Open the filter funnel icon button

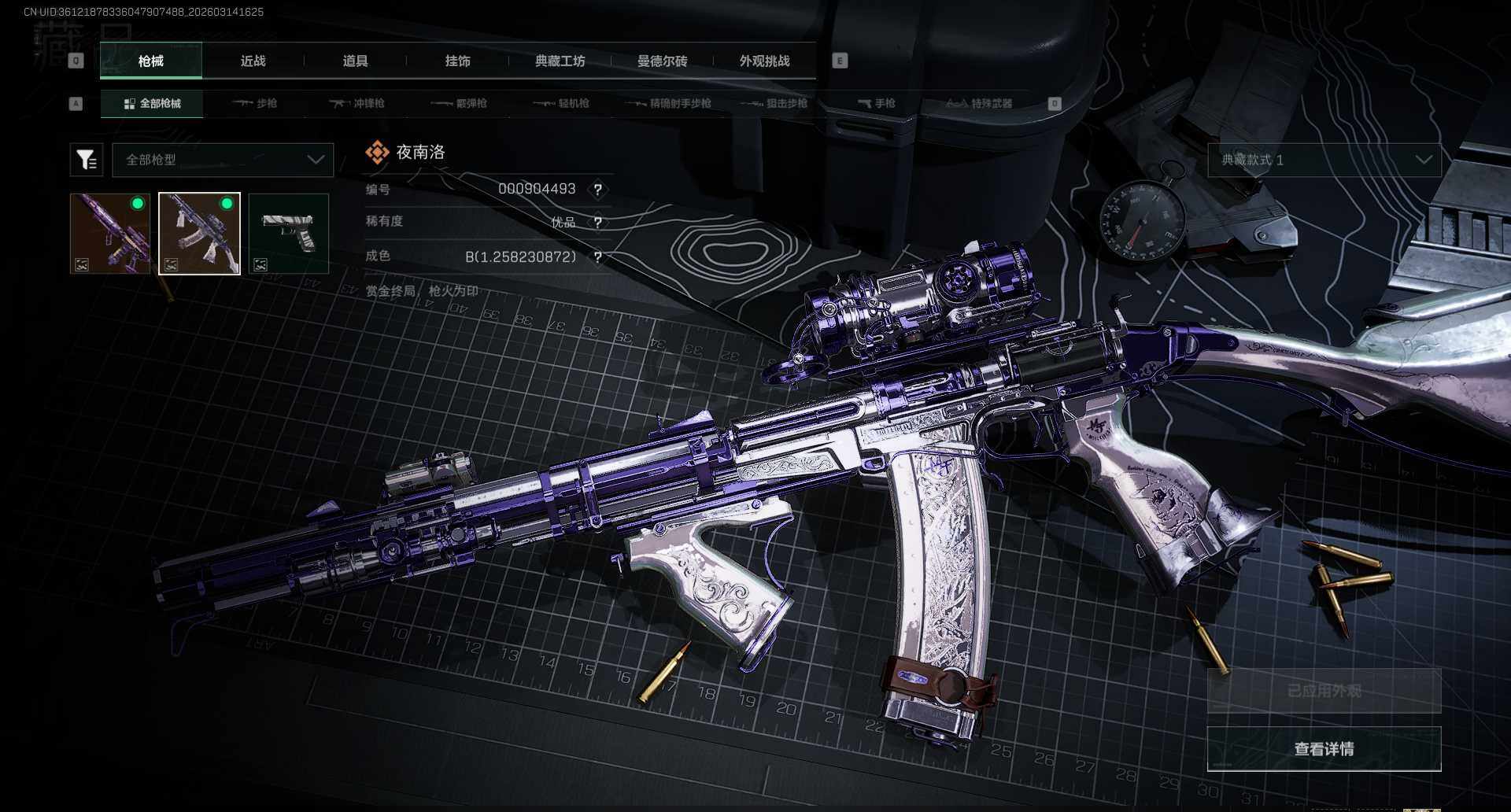[x=87, y=160]
